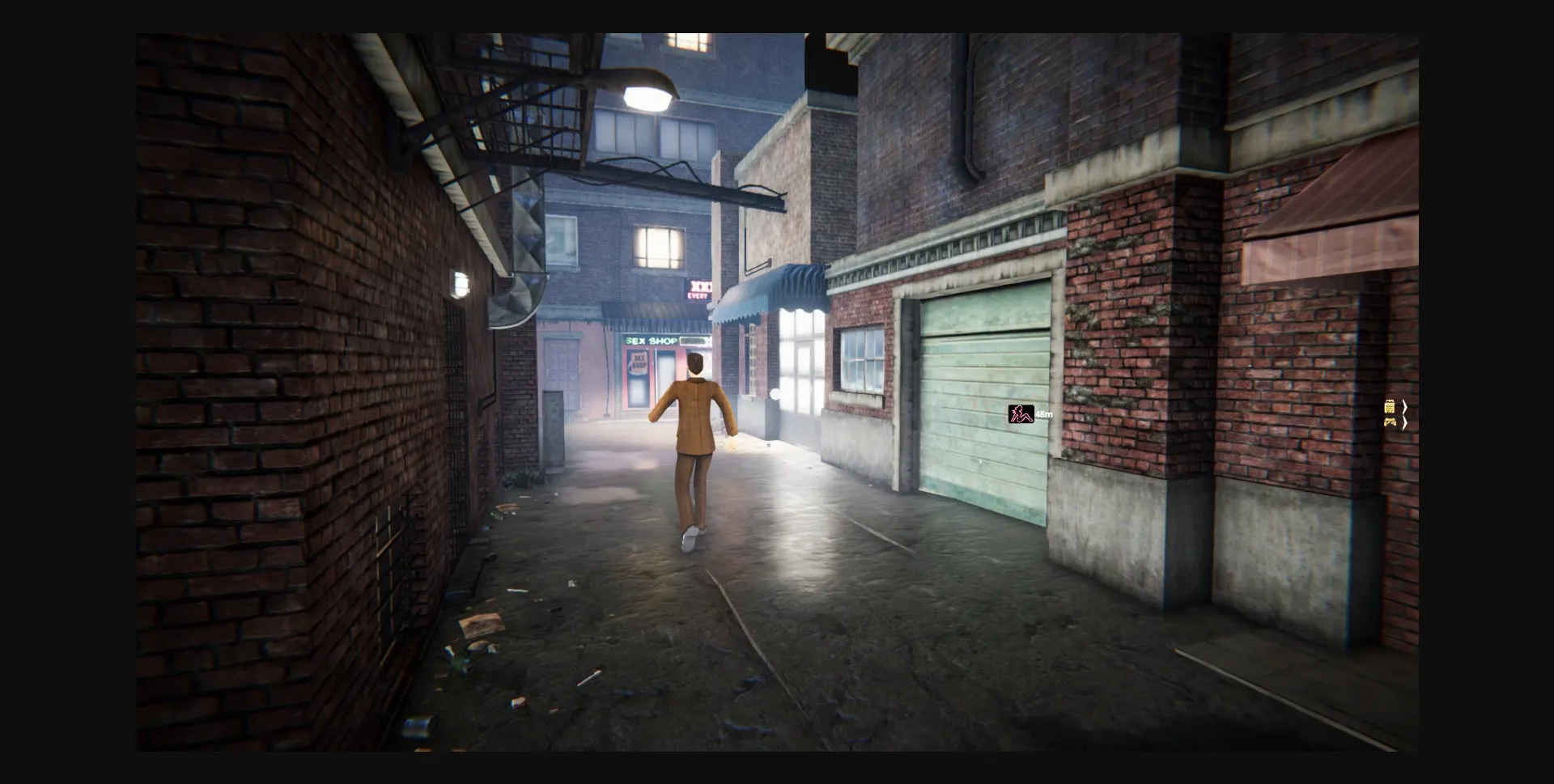Expand the panel beside the gamepad icon
The width and height of the screenshot is (1554, 784).
pyautogui.click(x=1405, y=423)
